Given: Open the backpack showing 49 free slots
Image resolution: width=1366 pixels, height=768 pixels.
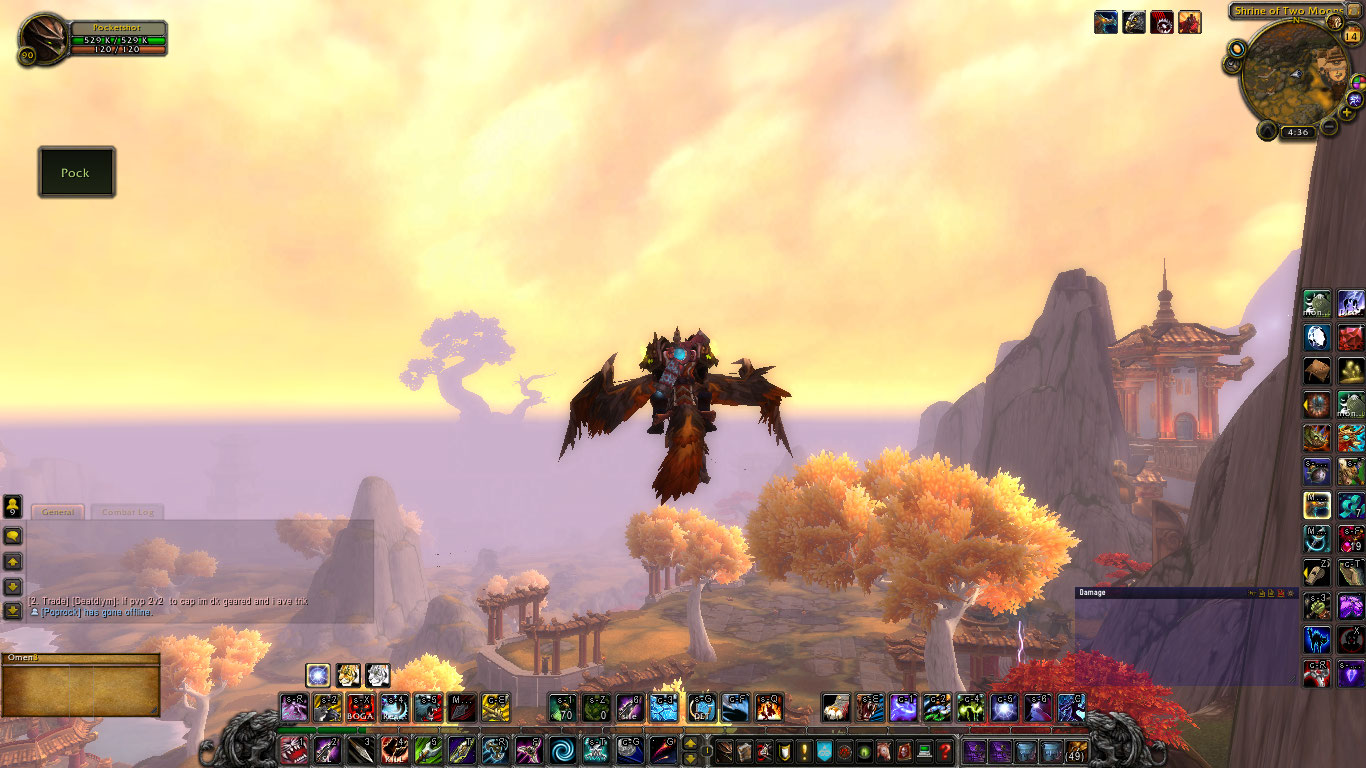Looking at the screenshot, I should 1078,751.
